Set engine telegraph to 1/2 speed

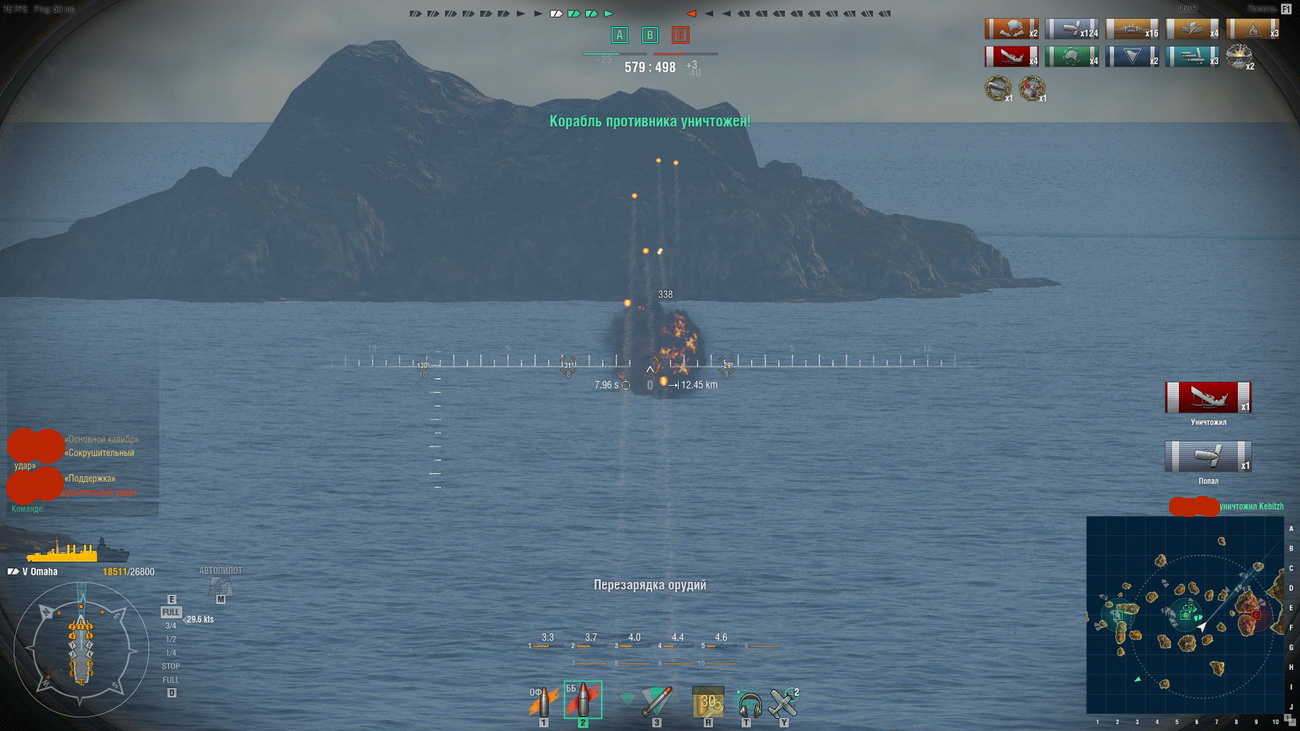tap(171, 639)
